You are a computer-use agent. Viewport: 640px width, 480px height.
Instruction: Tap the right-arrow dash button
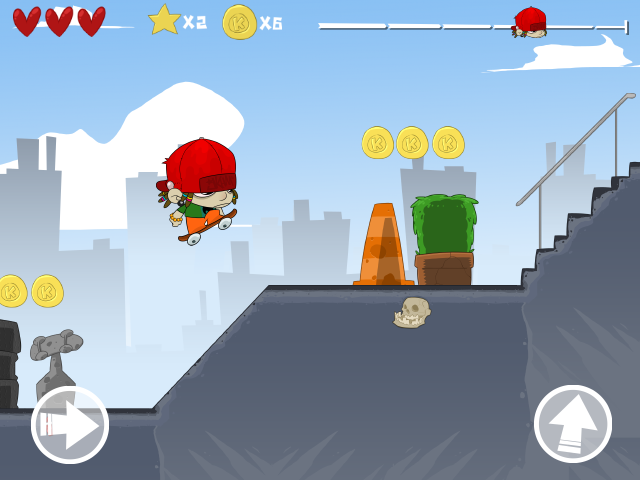coord(70,425)
